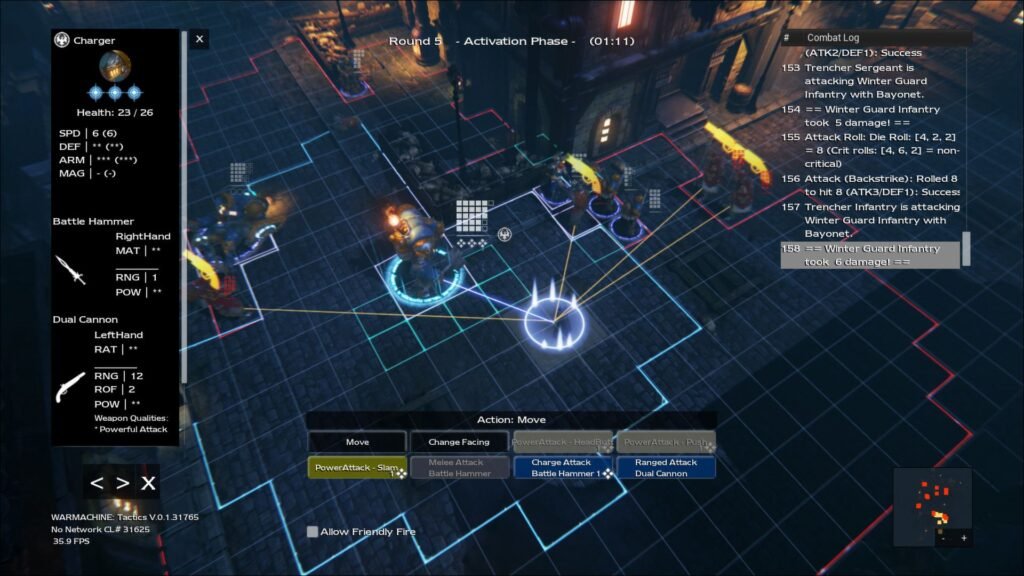Activate PowerAttack - Slam
The height and width of the screenshot is (576, 1024).
[x=357, y=468]
